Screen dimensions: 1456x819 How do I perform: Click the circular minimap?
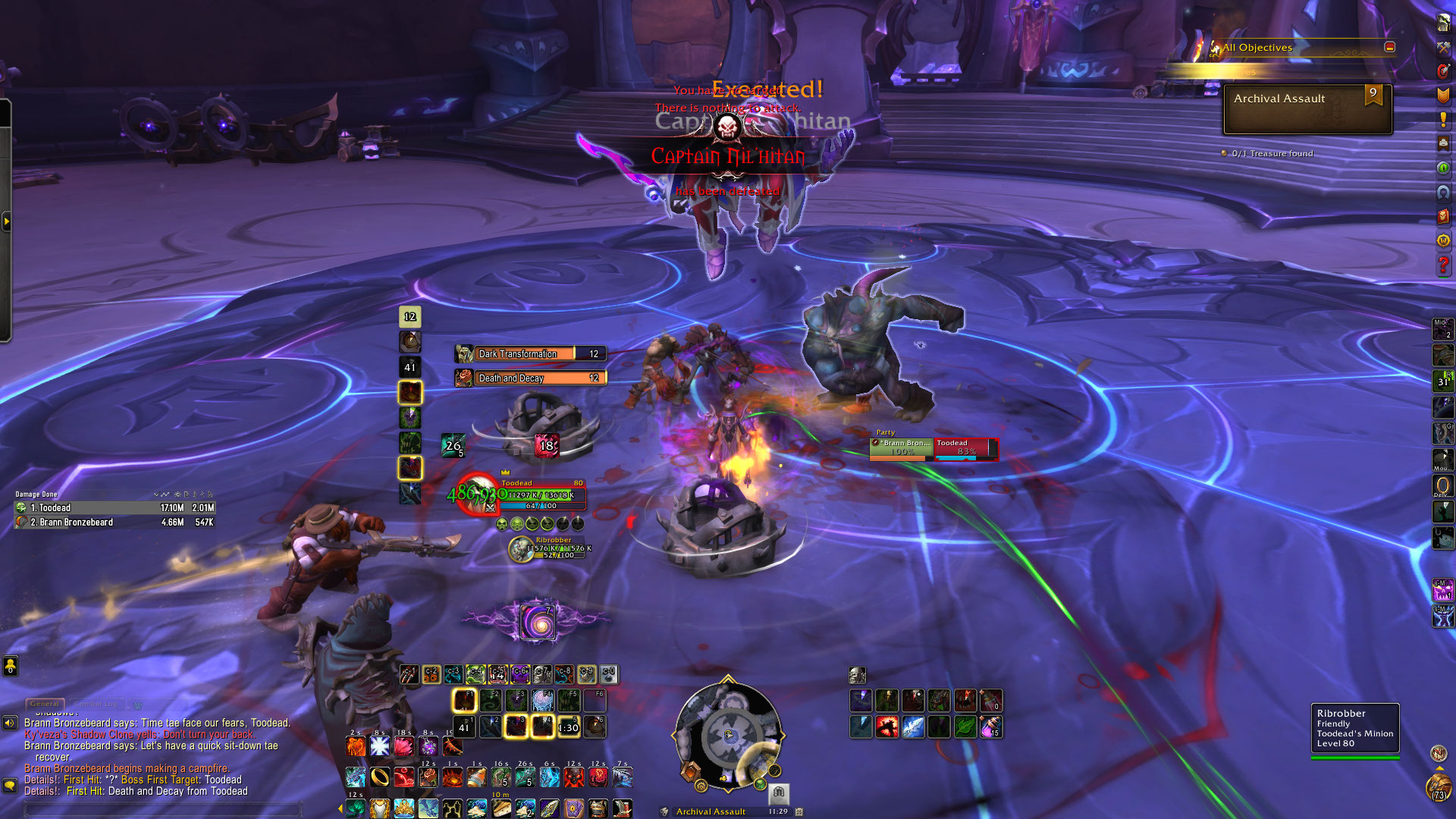727,734
